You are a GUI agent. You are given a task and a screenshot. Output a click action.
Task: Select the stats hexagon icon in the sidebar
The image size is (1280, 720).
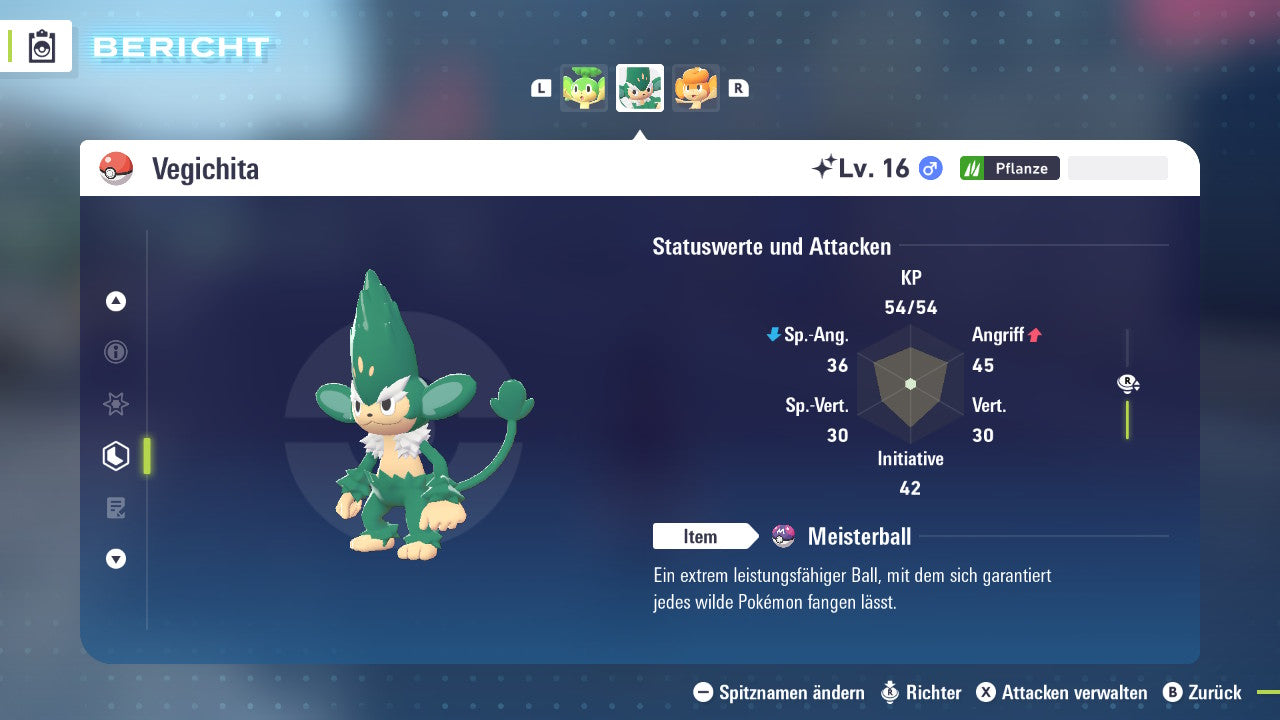(116, 455)
